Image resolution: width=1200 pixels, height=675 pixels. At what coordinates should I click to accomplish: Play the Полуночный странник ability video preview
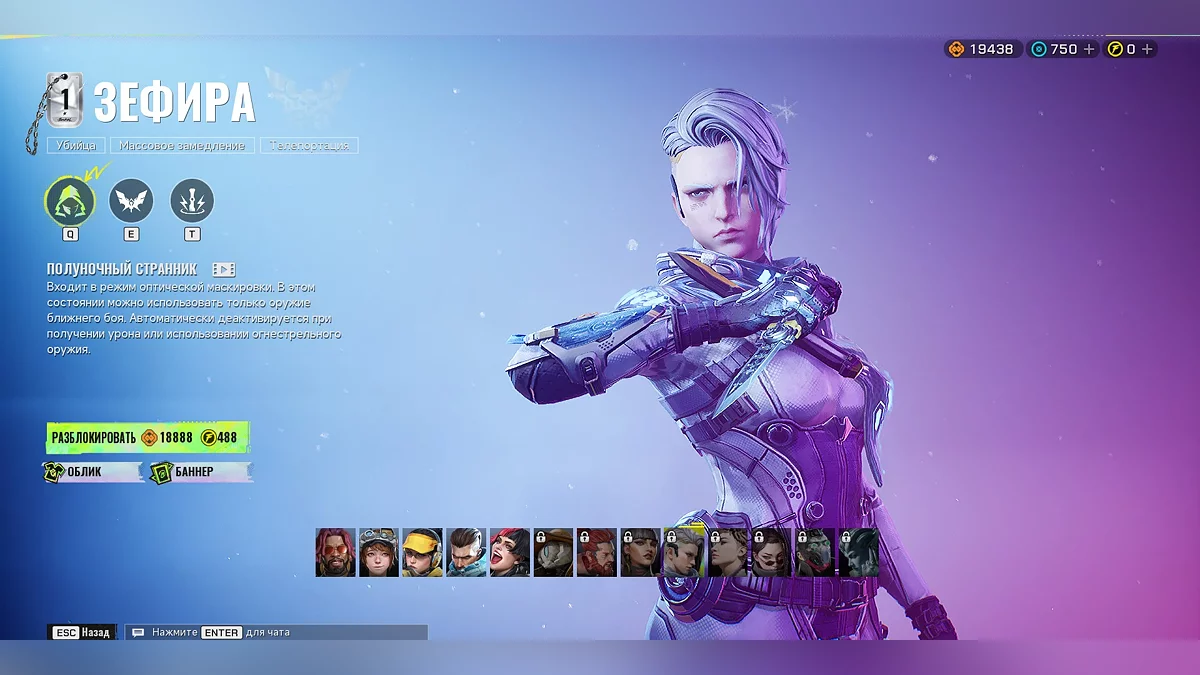pyautogui.click(x=224, y=269)
